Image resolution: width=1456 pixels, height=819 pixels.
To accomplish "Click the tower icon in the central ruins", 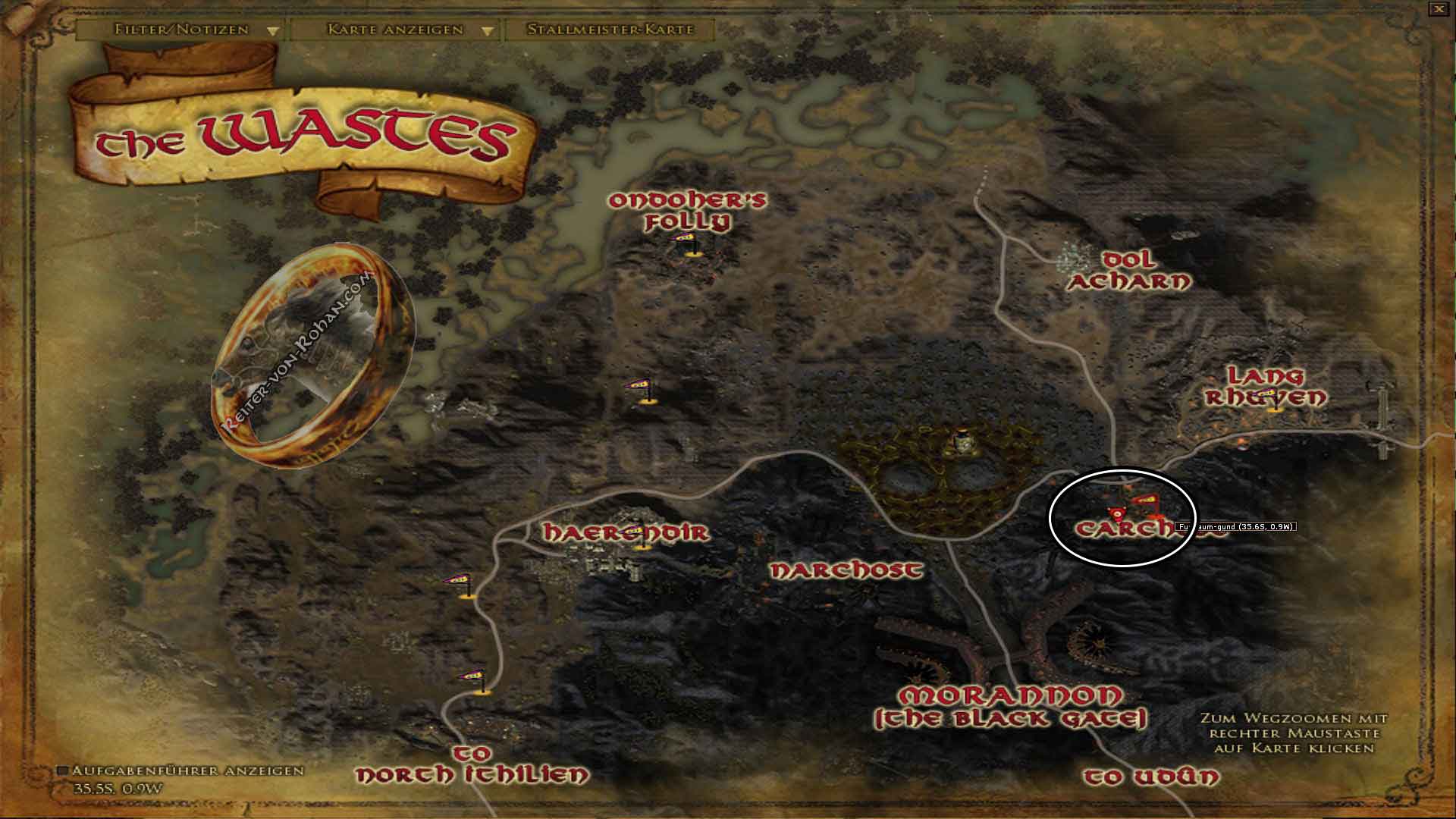I will [962, 440].
